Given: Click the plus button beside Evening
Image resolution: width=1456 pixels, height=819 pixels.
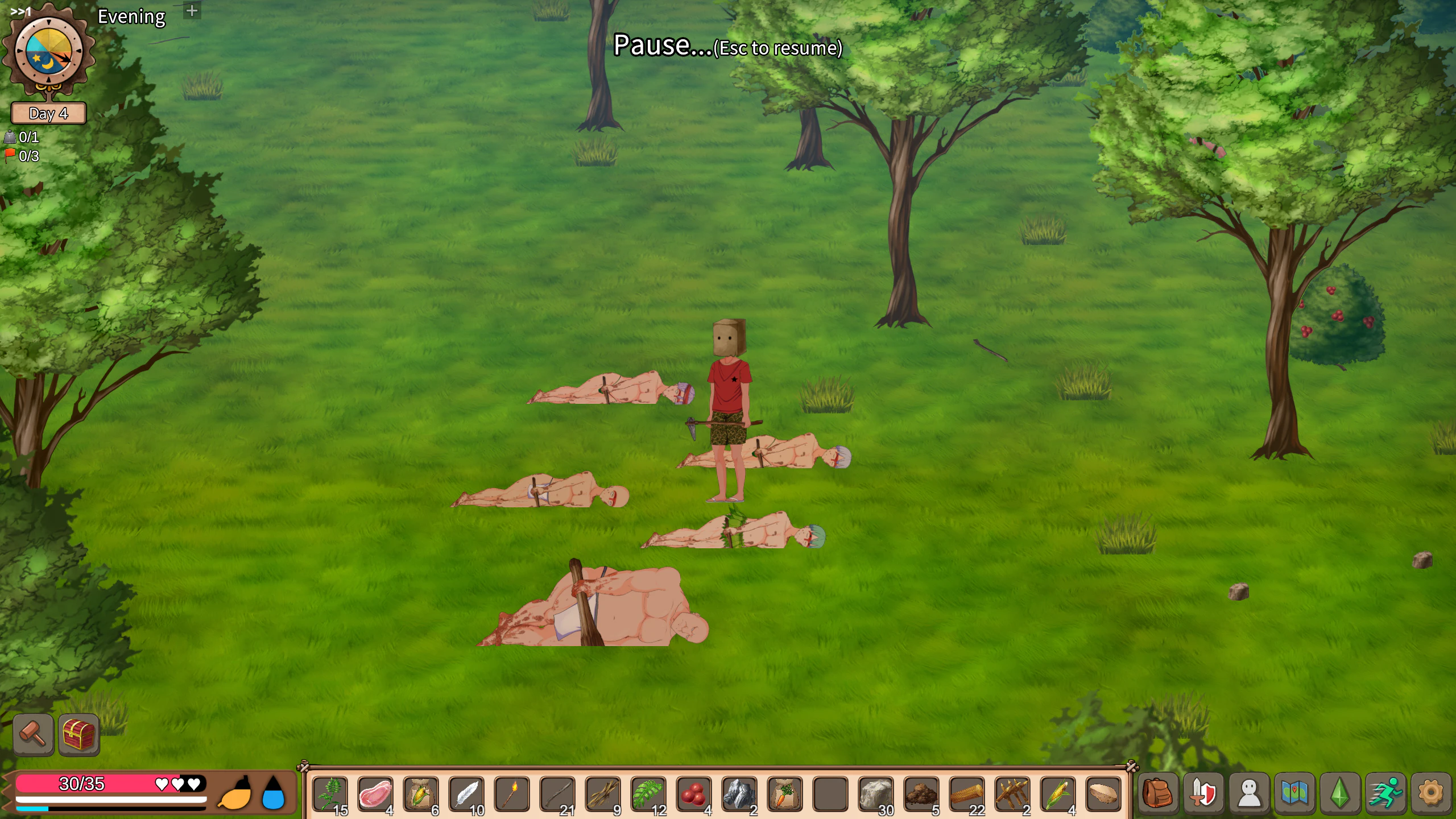Looking at the screenshot, I should point(192,11).
